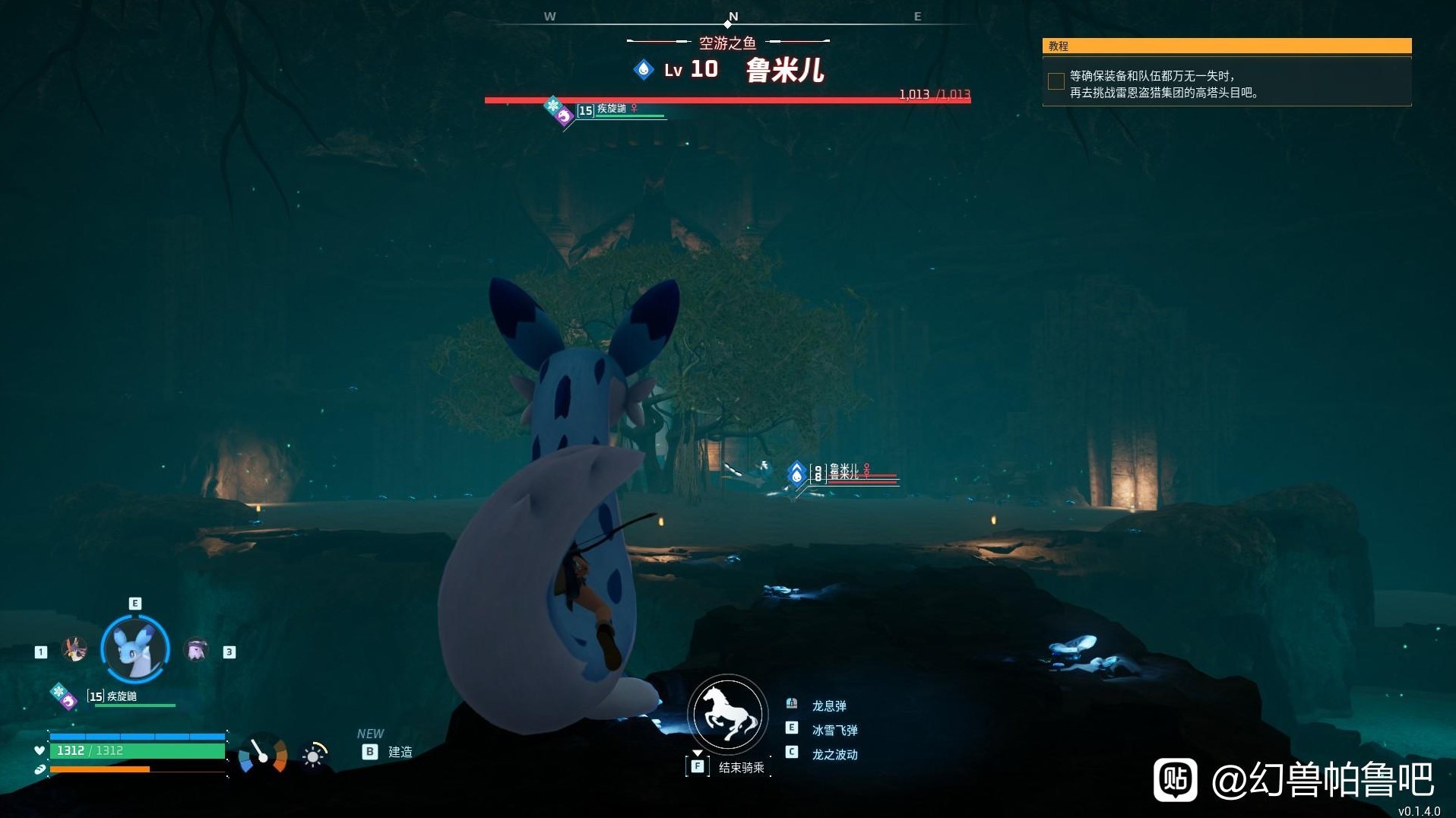Screen dimensions: 1456x818
Task: Choose the party pal icon beside slot 1
Action: pyautogui.click(x=74, y=650)
